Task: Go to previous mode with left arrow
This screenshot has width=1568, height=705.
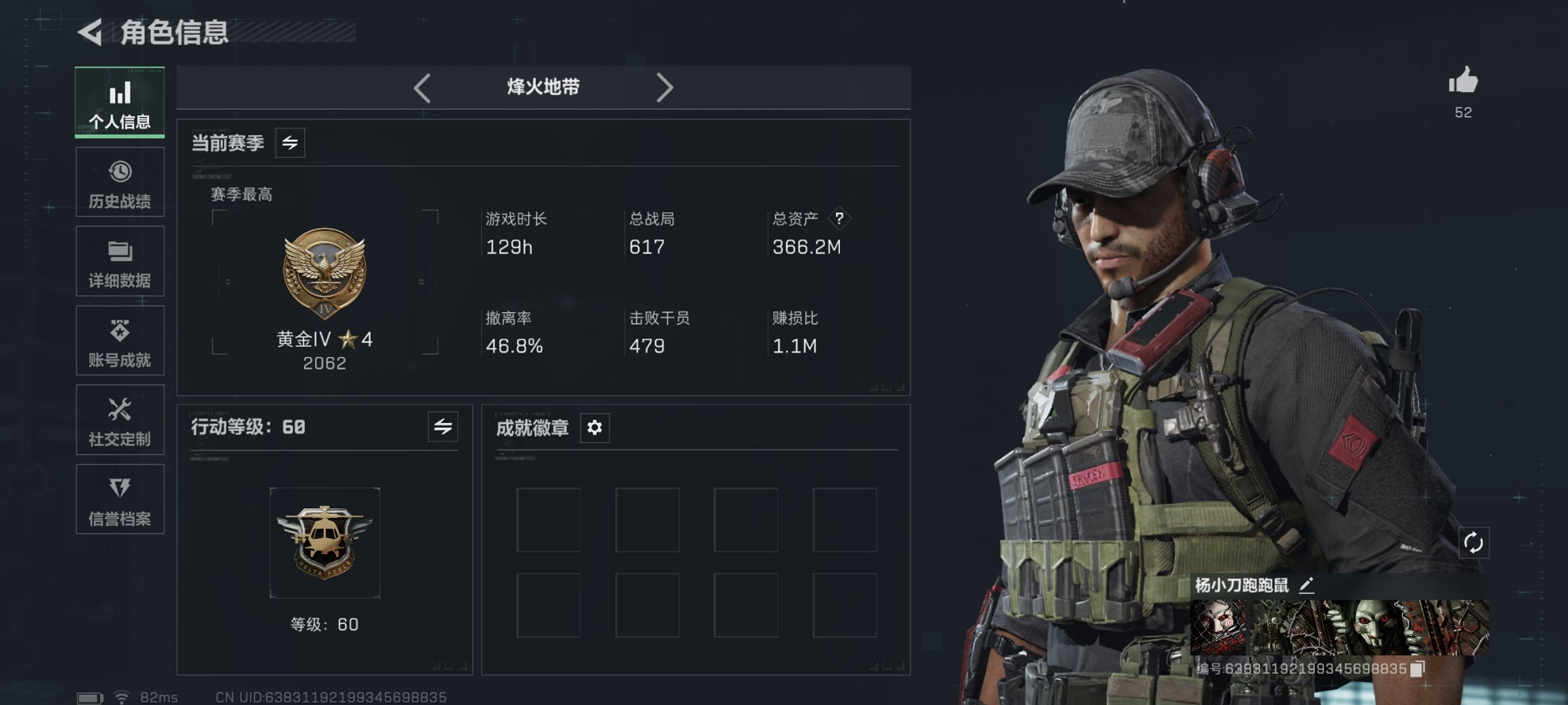Action: [x=422, y=88]
